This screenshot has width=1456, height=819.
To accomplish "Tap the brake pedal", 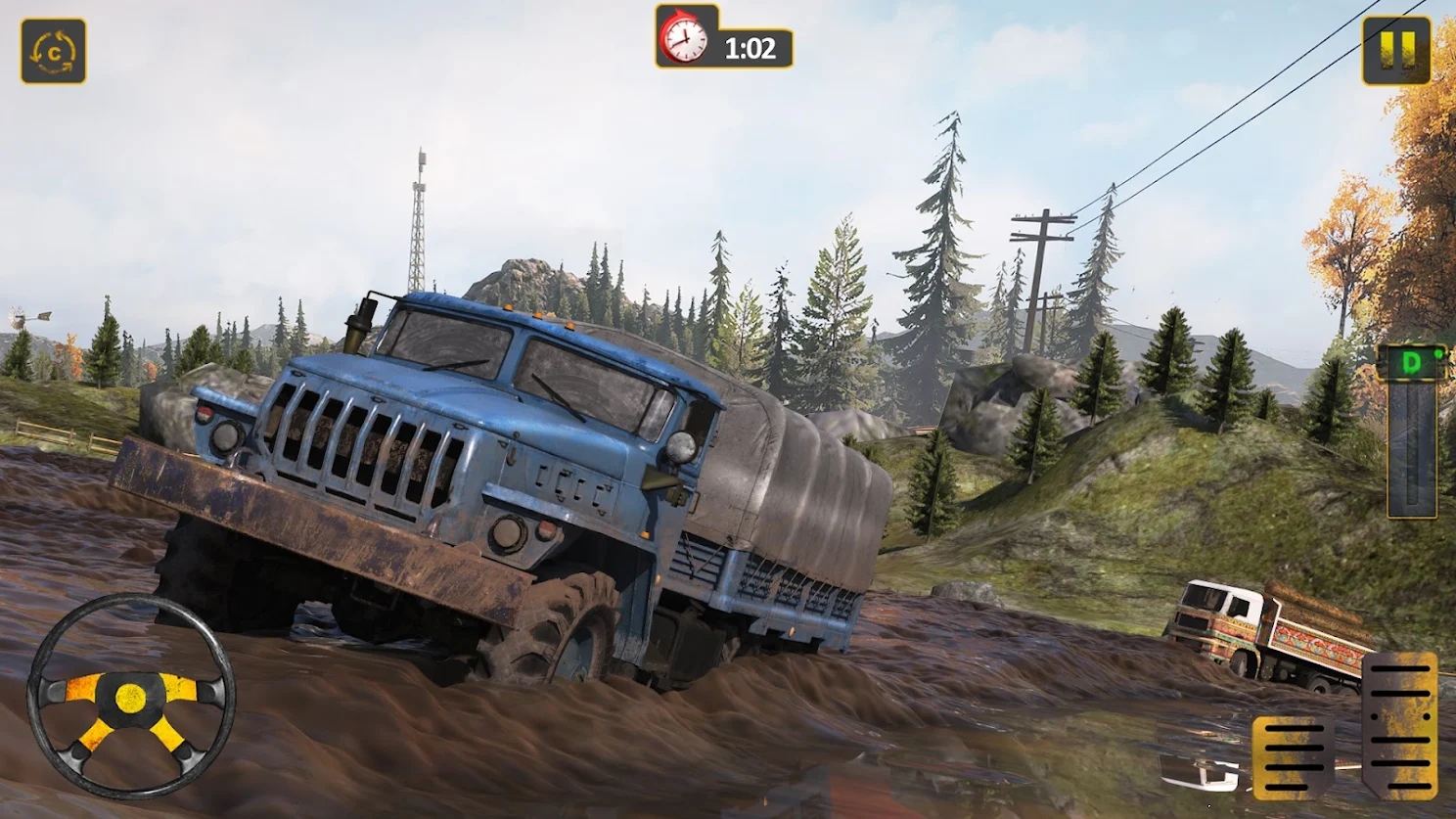I will coord(1292,756).
